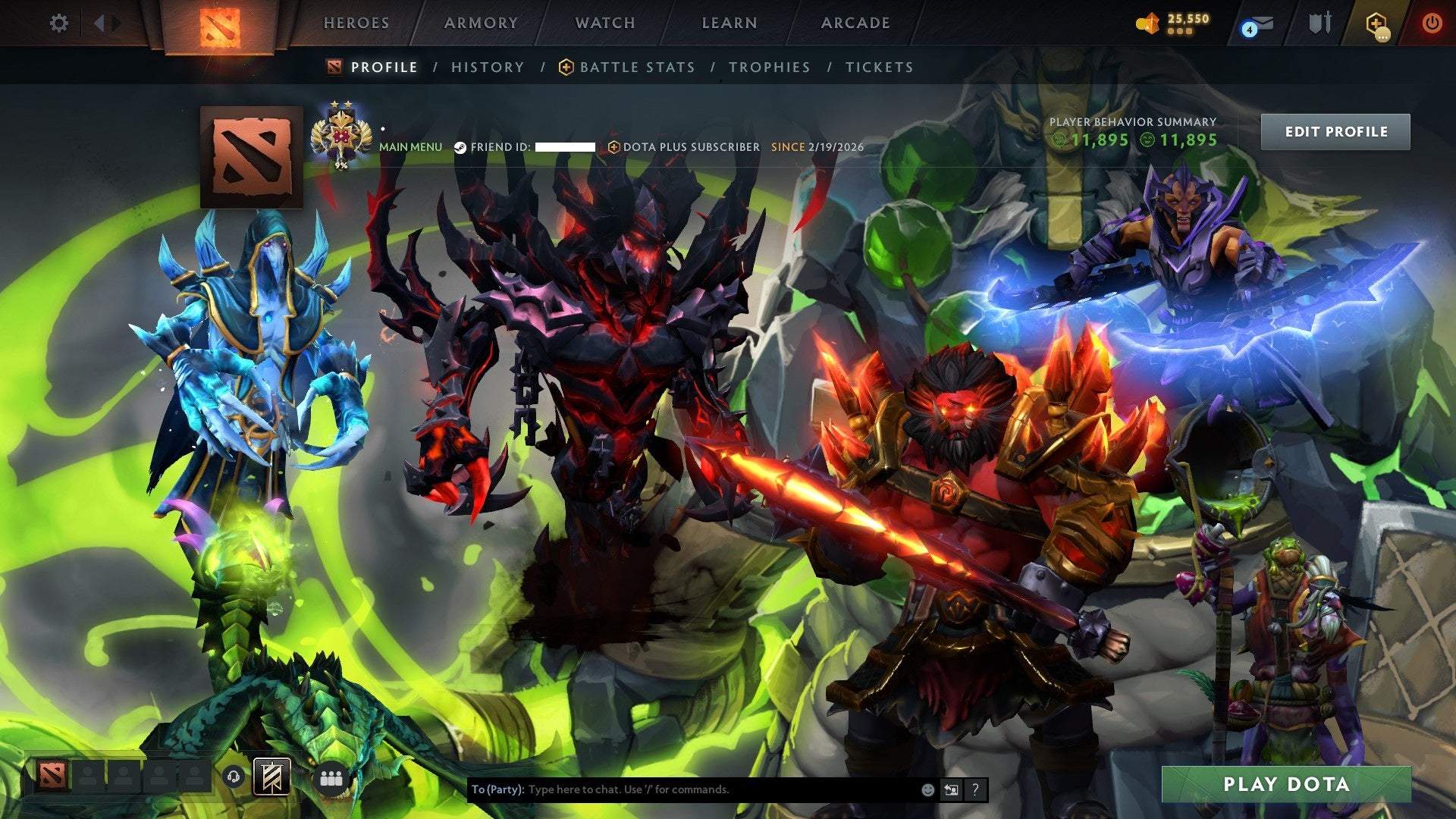Open the emoticon picker in chat bar

click(927, 789)
